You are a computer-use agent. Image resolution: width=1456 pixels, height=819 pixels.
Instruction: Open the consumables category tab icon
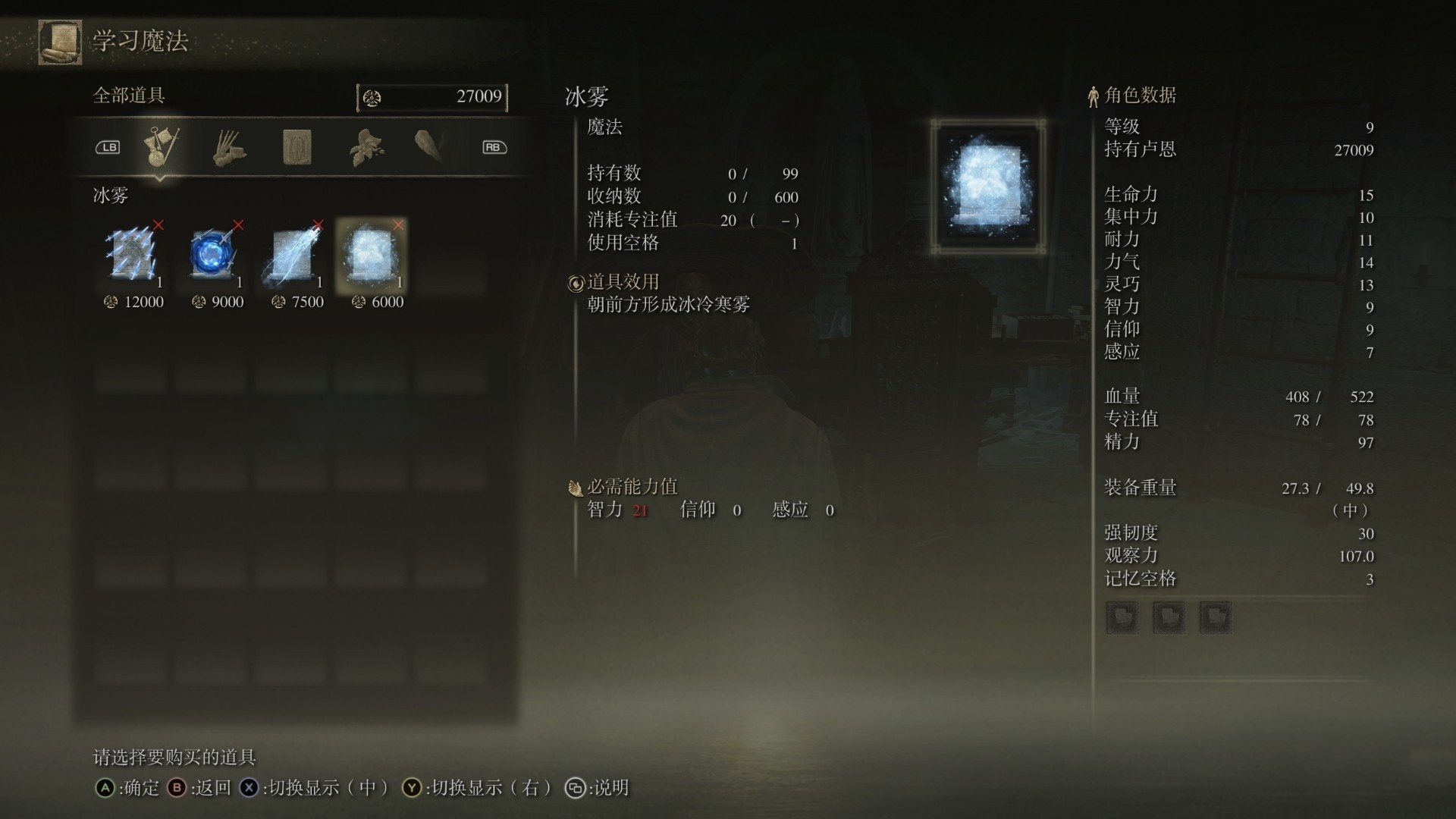228,148
